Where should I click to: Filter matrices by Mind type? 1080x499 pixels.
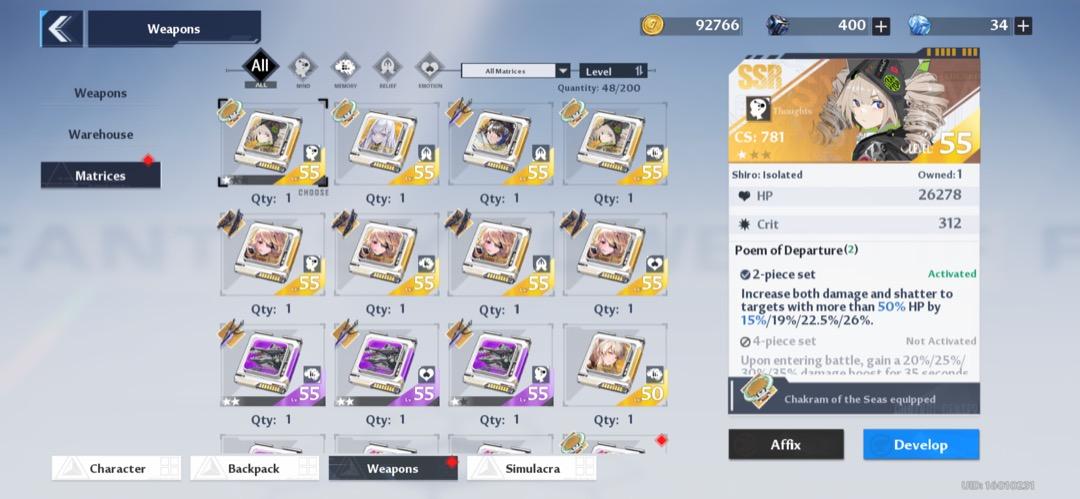pos(303,69)
